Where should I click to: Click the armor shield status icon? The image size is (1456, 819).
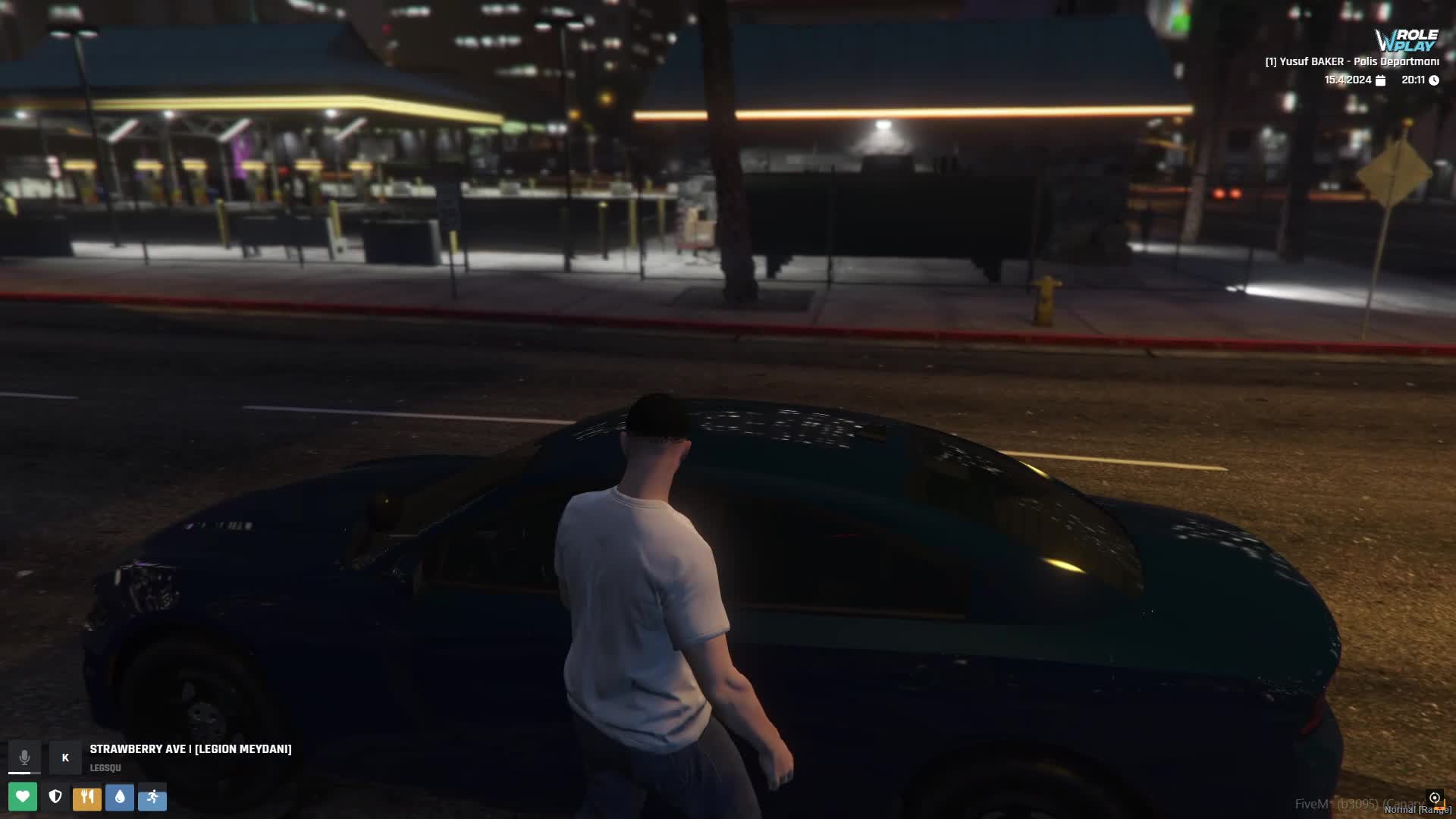click(x=55, y=796)
